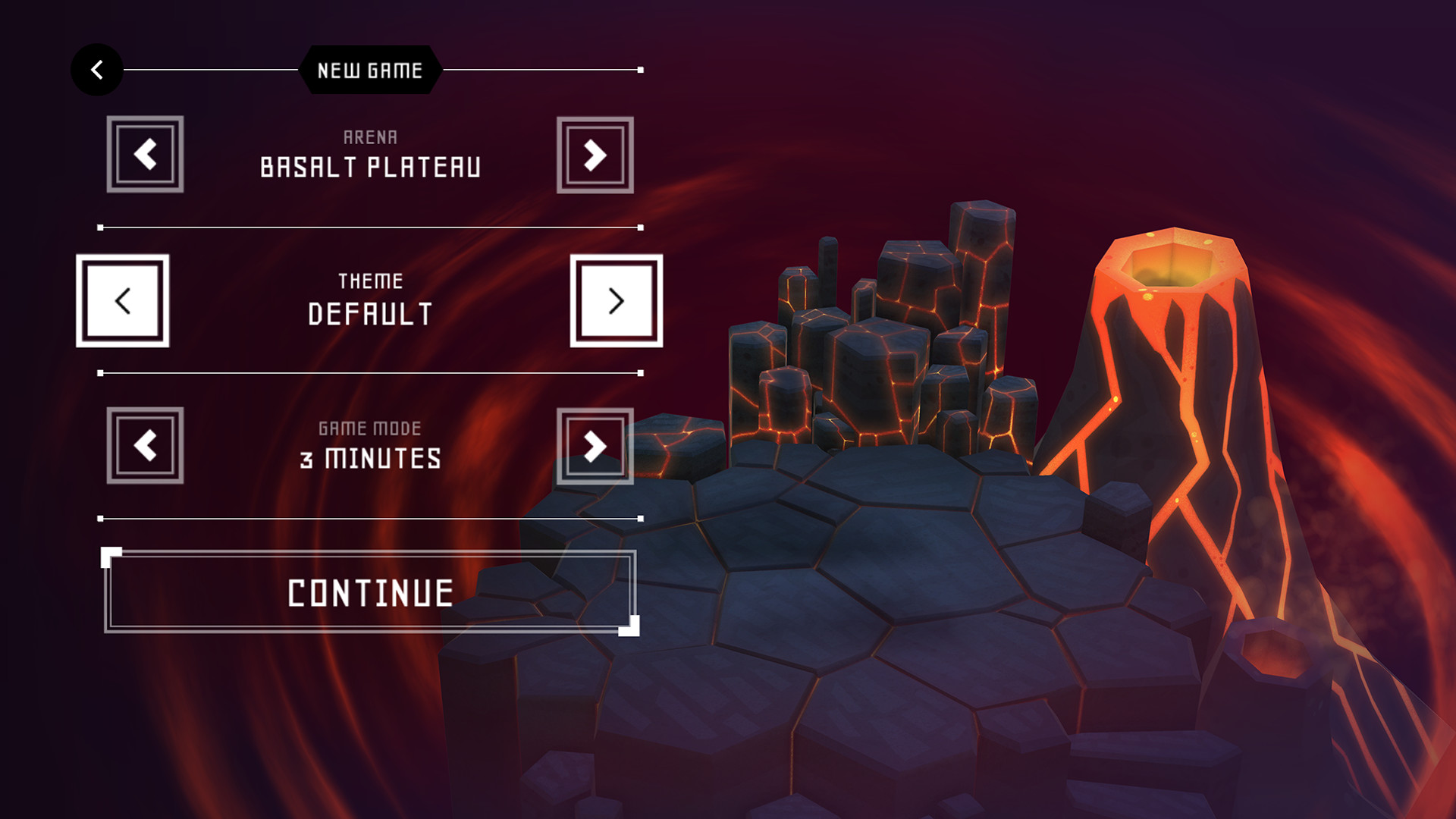1456x819 pixels.
Task: Click the back chevron icon
Action: click(x=96, y=69)
